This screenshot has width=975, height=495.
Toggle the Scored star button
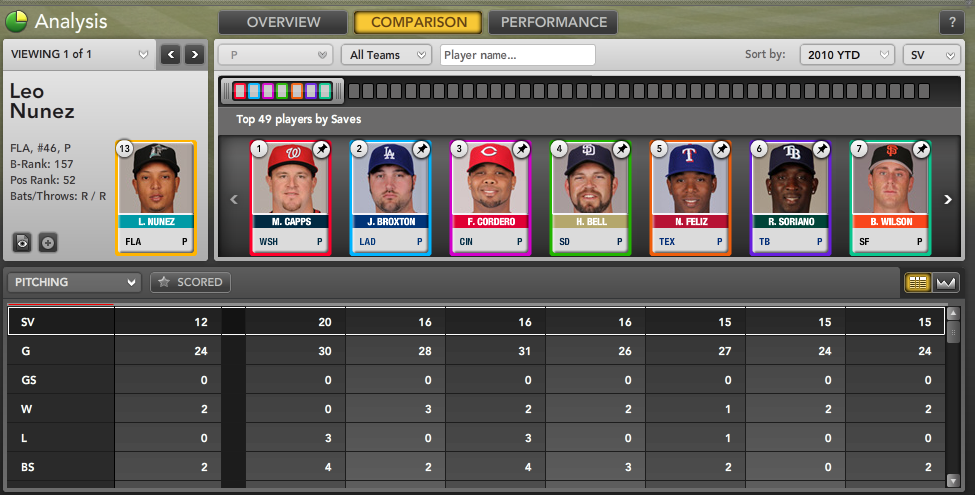(x=190, y=283)
